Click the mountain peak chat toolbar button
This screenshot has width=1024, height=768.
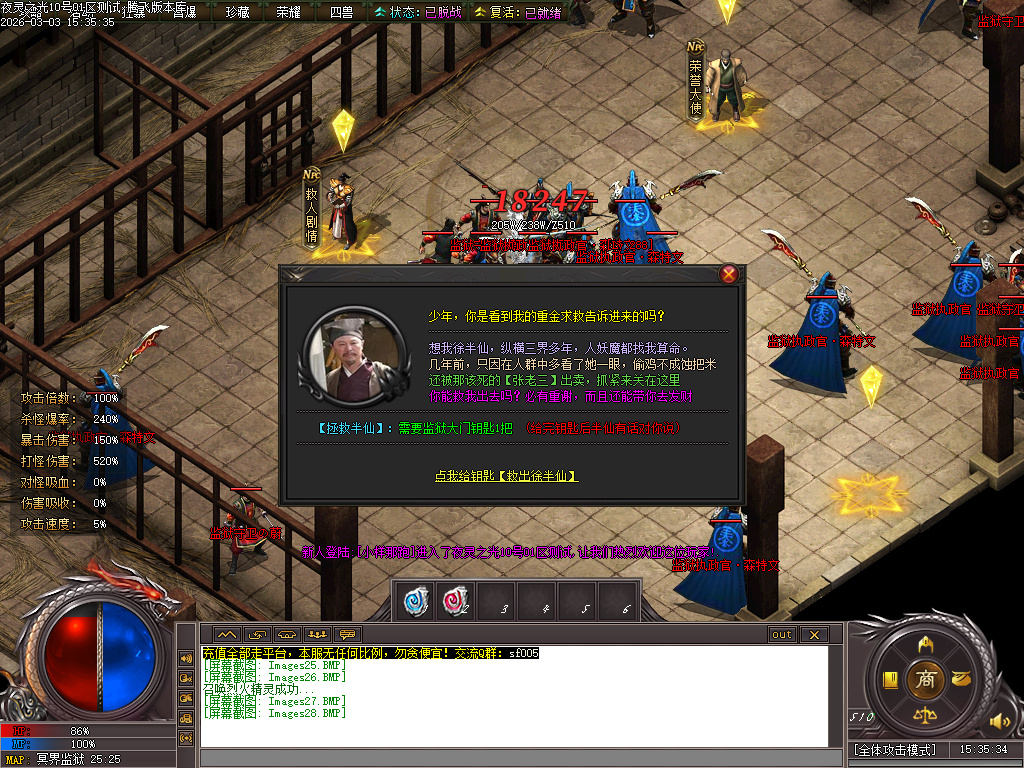pyautogui.click(x=227, y=634)
